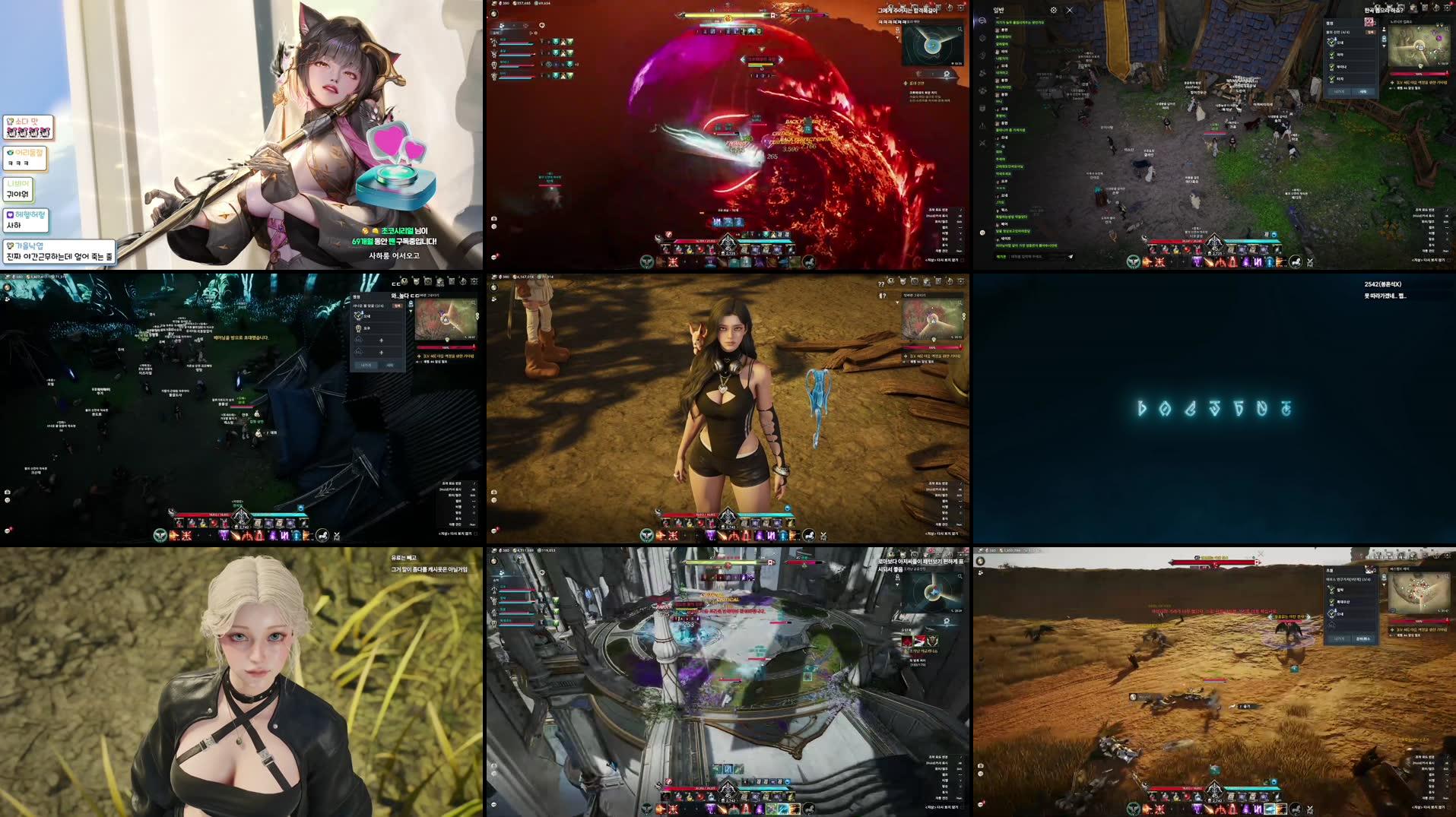Viewport: 1456px width, 817px height.
Task: Open the dropdown arrow beside the quest panel header
Action: pos(1384,46)
